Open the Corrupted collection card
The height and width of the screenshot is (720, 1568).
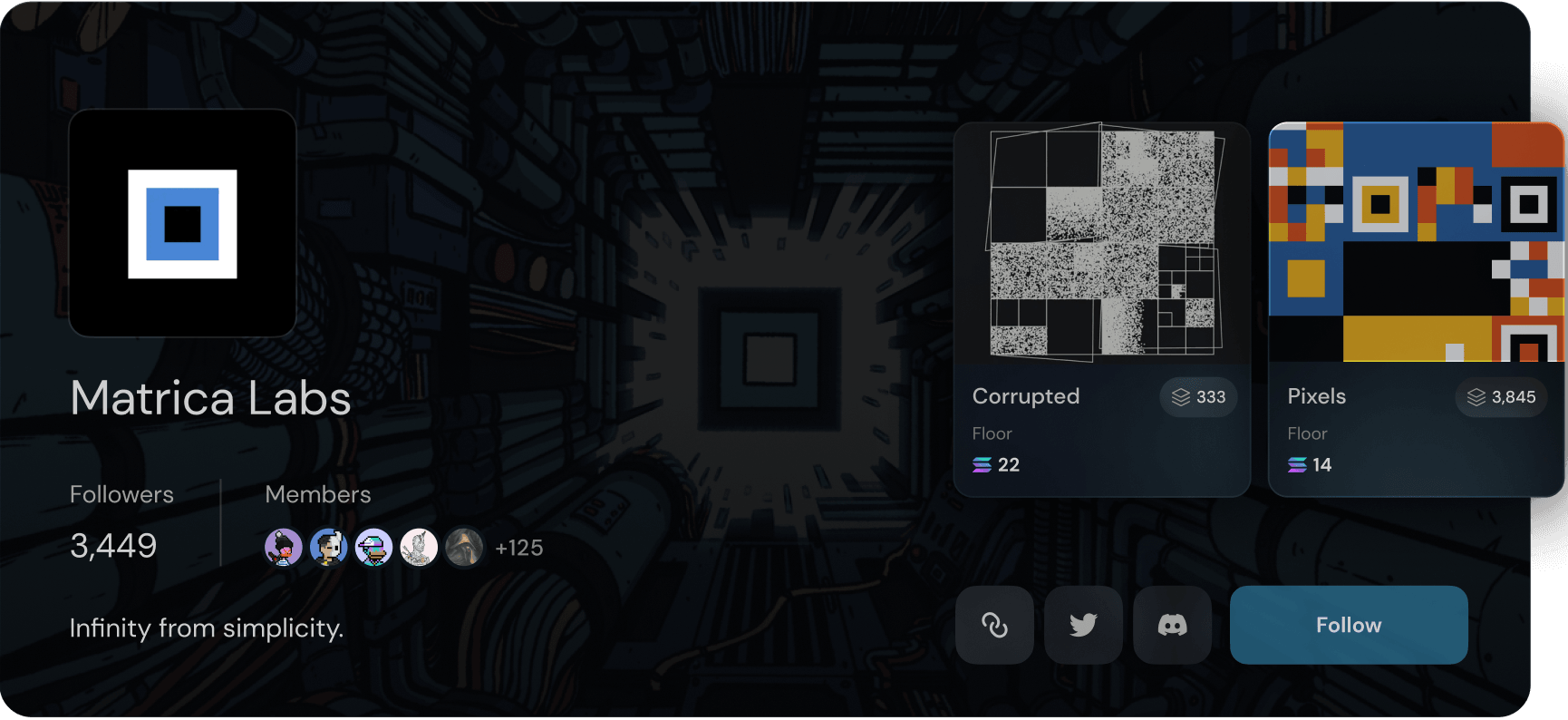[1101, 308]
